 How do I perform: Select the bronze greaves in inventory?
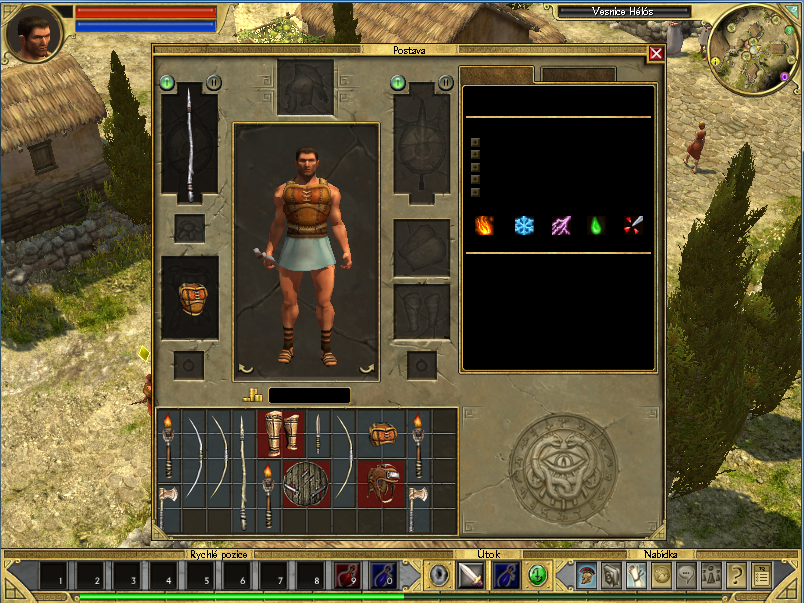click(x=282, y=434)
